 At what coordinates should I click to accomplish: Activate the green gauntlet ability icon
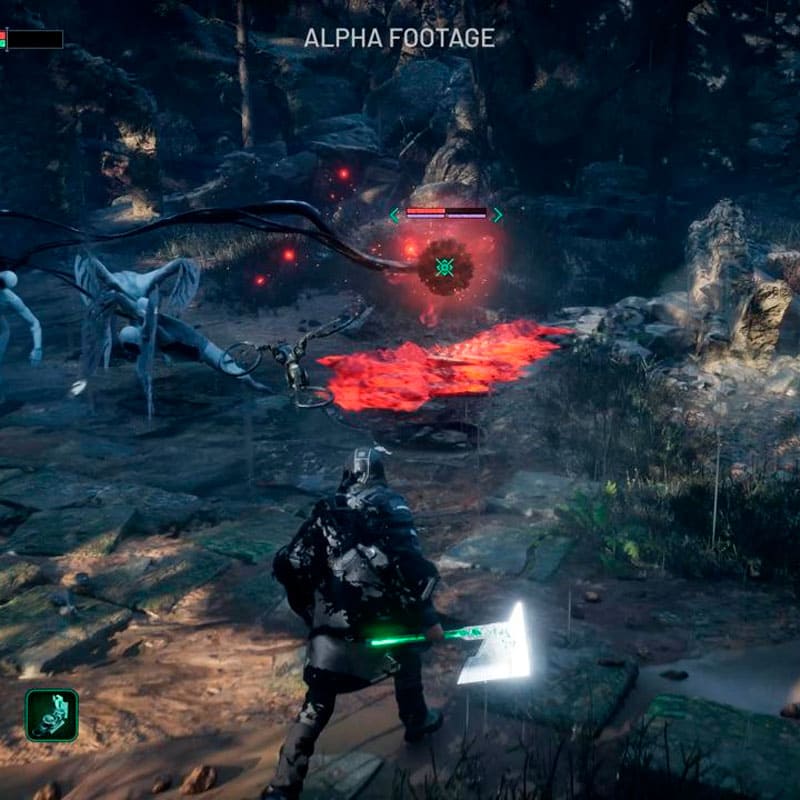(52, 714)
